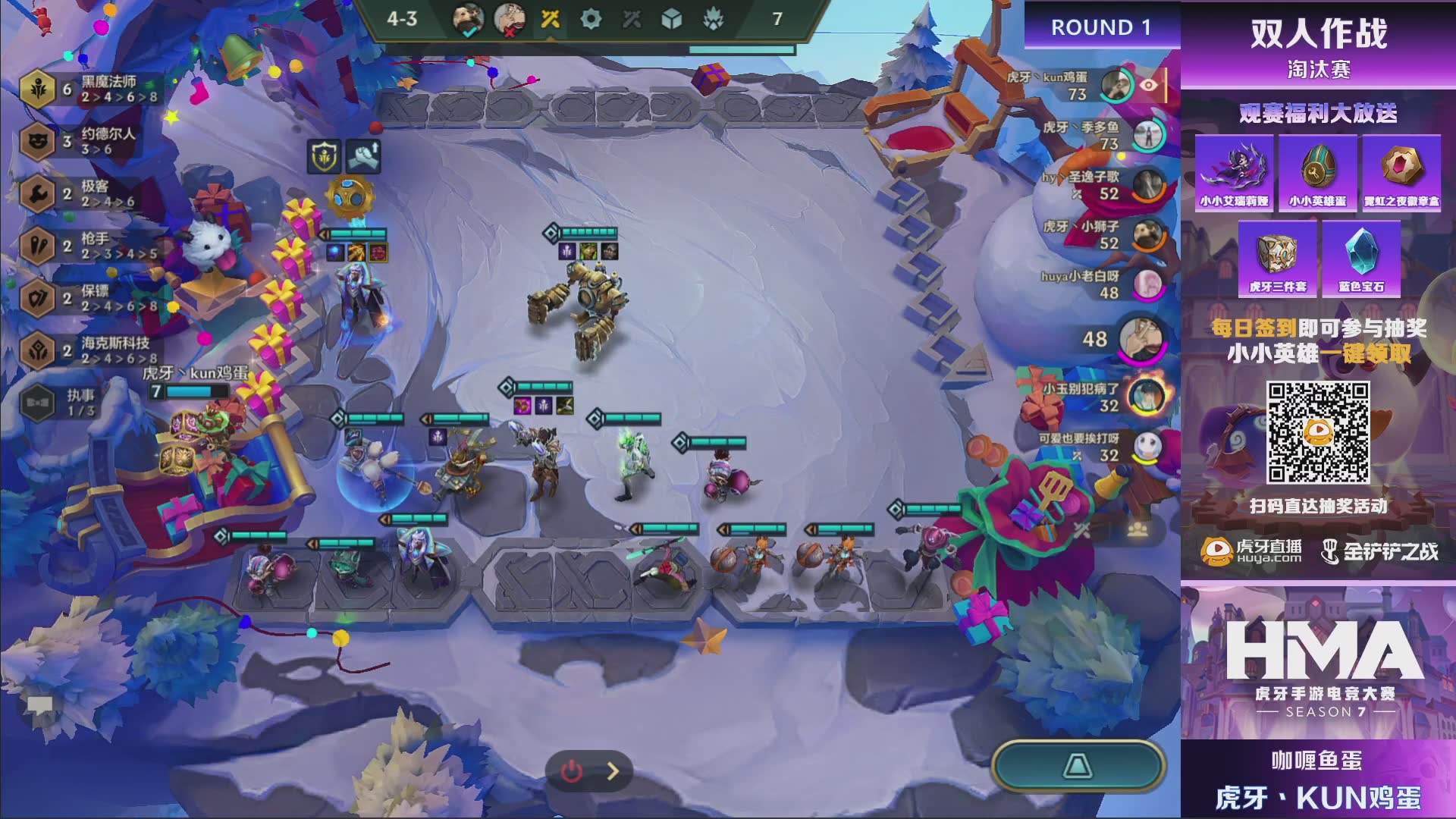Click the 小小艾瑞莉娅 prize thumbnail
Screen dimensions: 1456x819
pos(1234,173)
